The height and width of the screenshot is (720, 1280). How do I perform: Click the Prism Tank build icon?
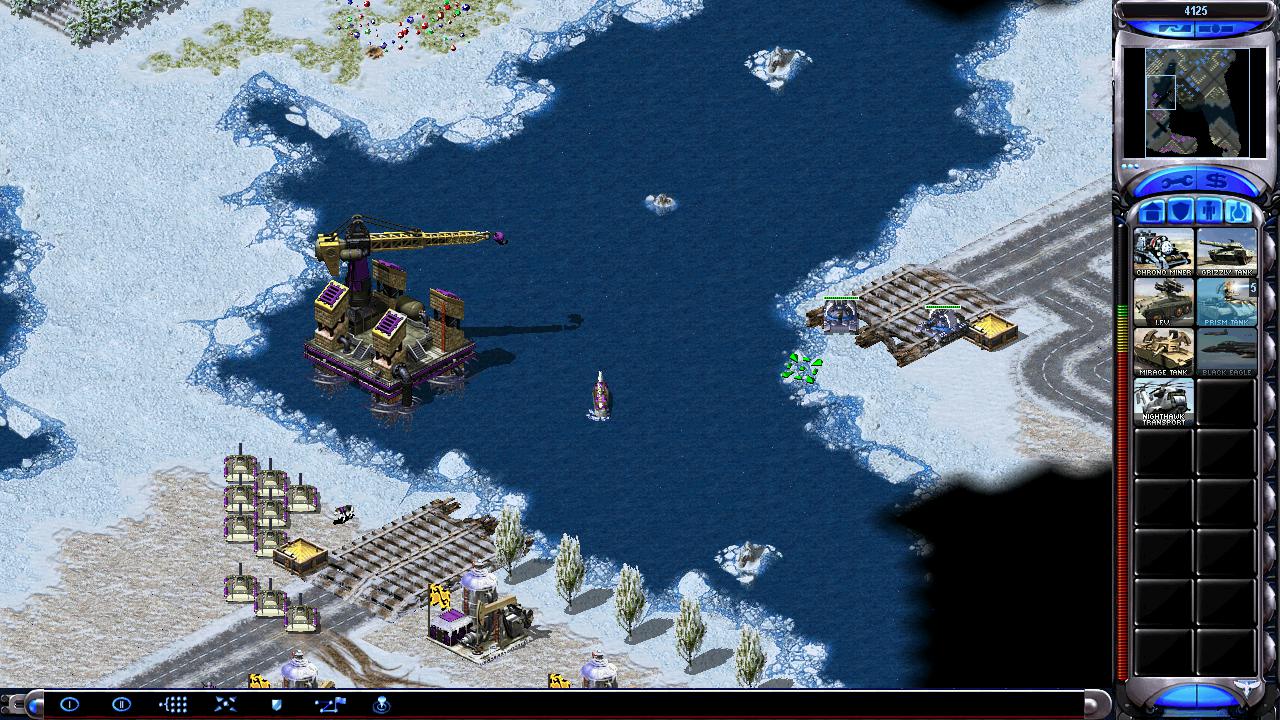click(x=1227, y=302)
